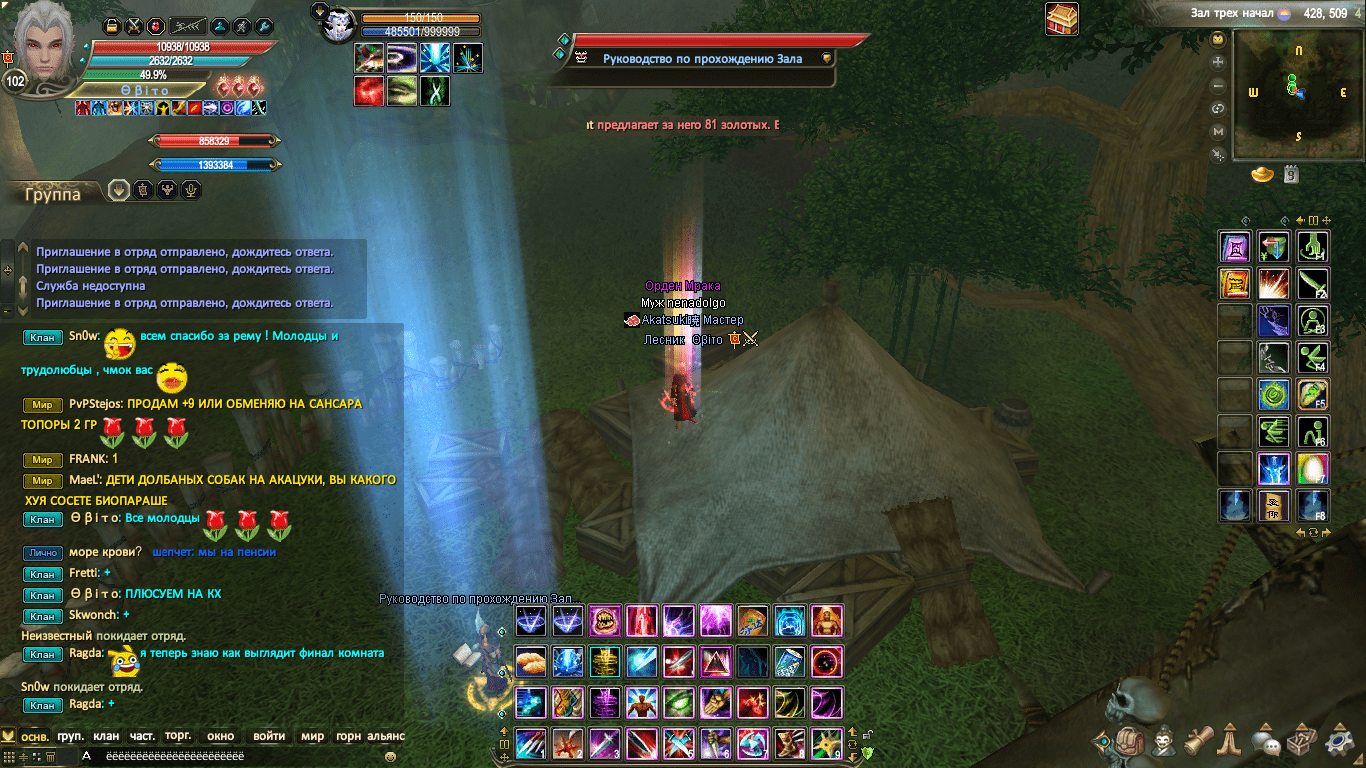The image size is (1366, 768).
Task: Click the minimap
Action: [1297, 93]
